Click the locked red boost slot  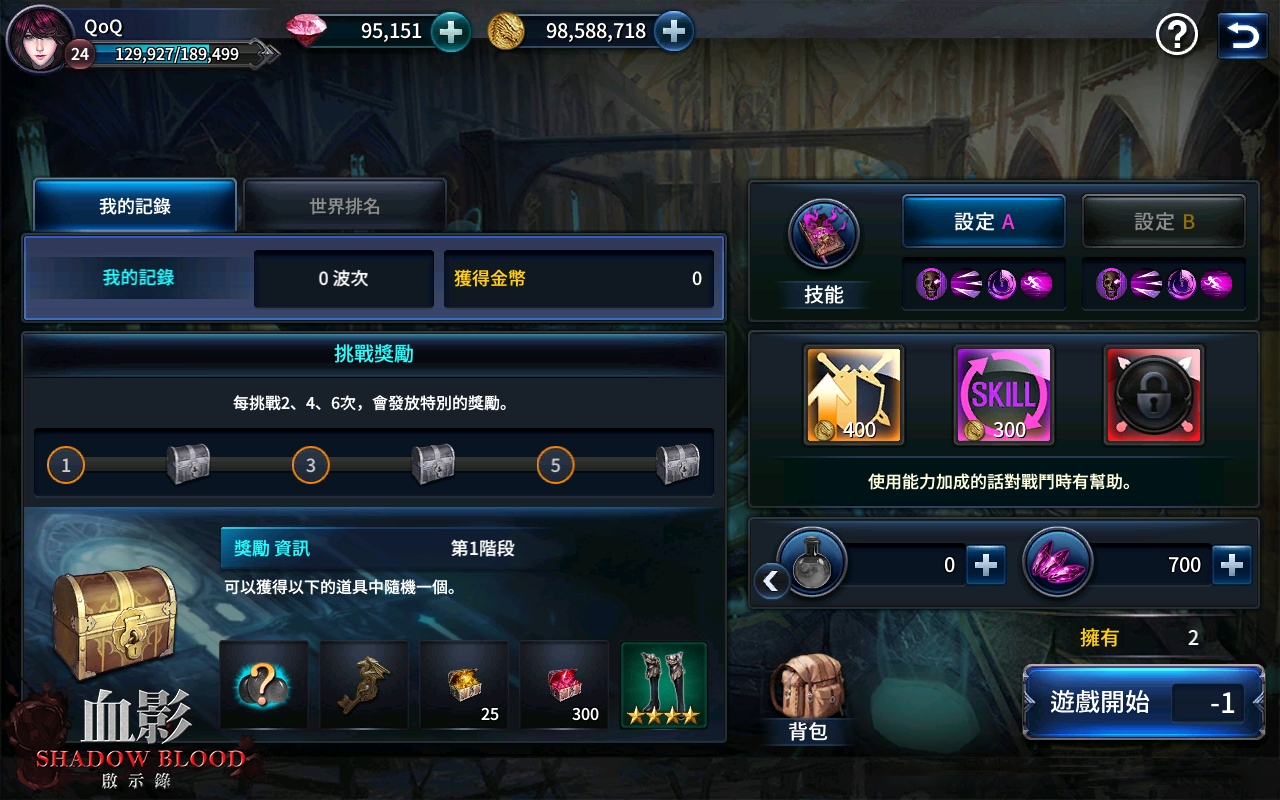[1152, 393]
